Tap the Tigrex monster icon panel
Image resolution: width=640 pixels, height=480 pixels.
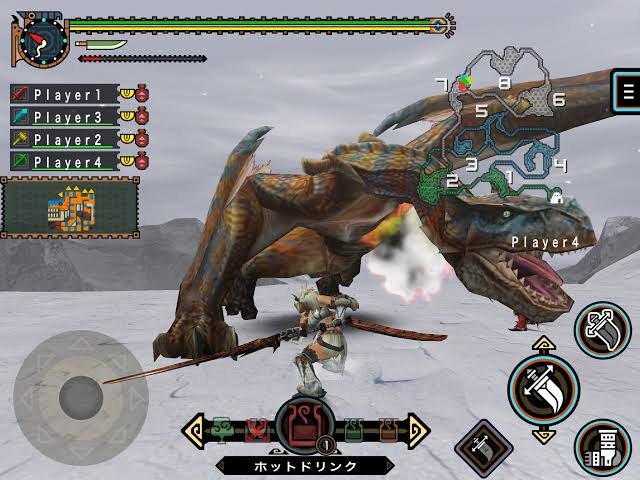click(x=70, y=208)
